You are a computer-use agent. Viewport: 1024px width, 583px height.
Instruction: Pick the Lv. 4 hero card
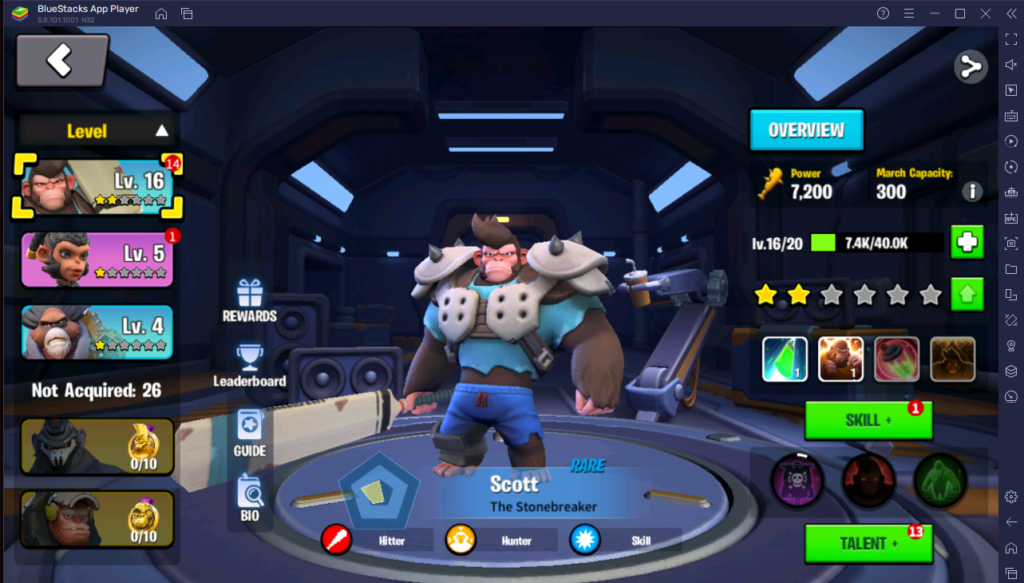tap(97, 331)
